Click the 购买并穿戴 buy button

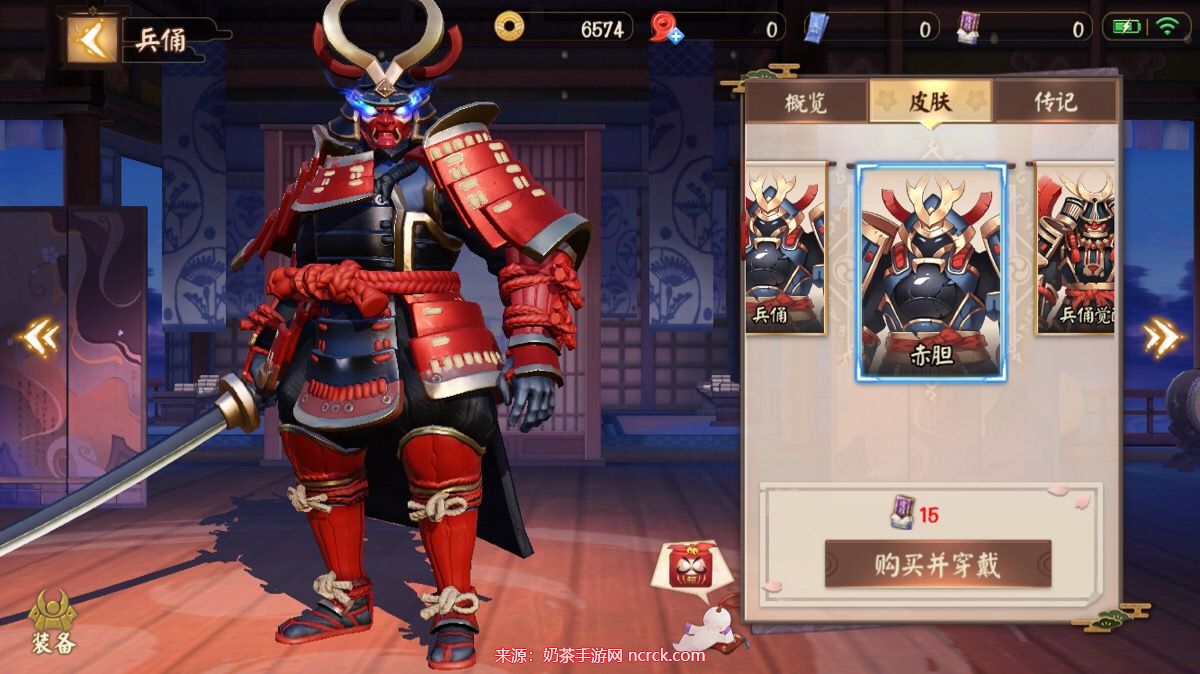pyautogui.click(x=937, y=565)
